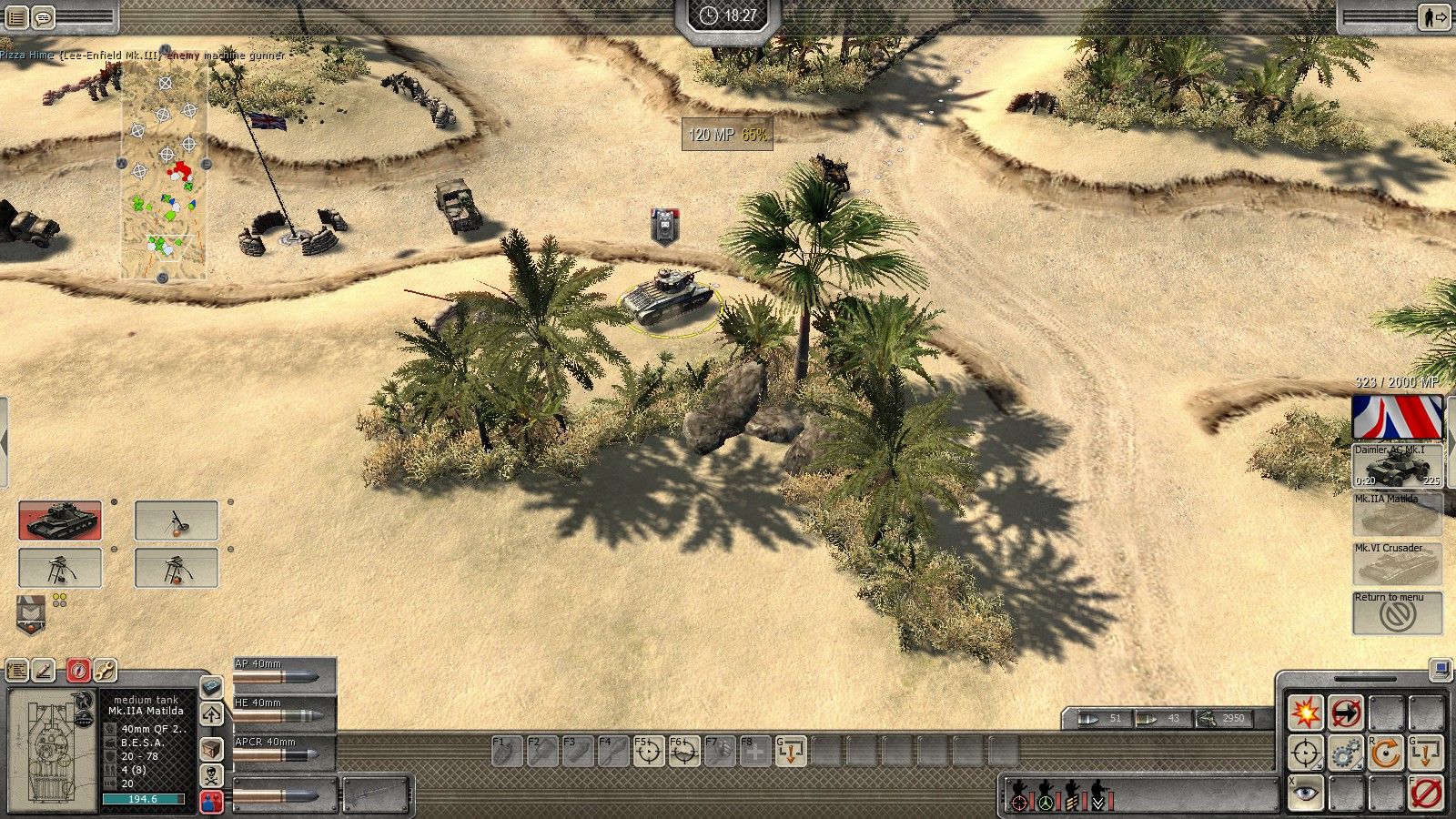Click the rotate command icon
The width and height of the screenshot is (1456, 819).
(x=1386, y=753)
